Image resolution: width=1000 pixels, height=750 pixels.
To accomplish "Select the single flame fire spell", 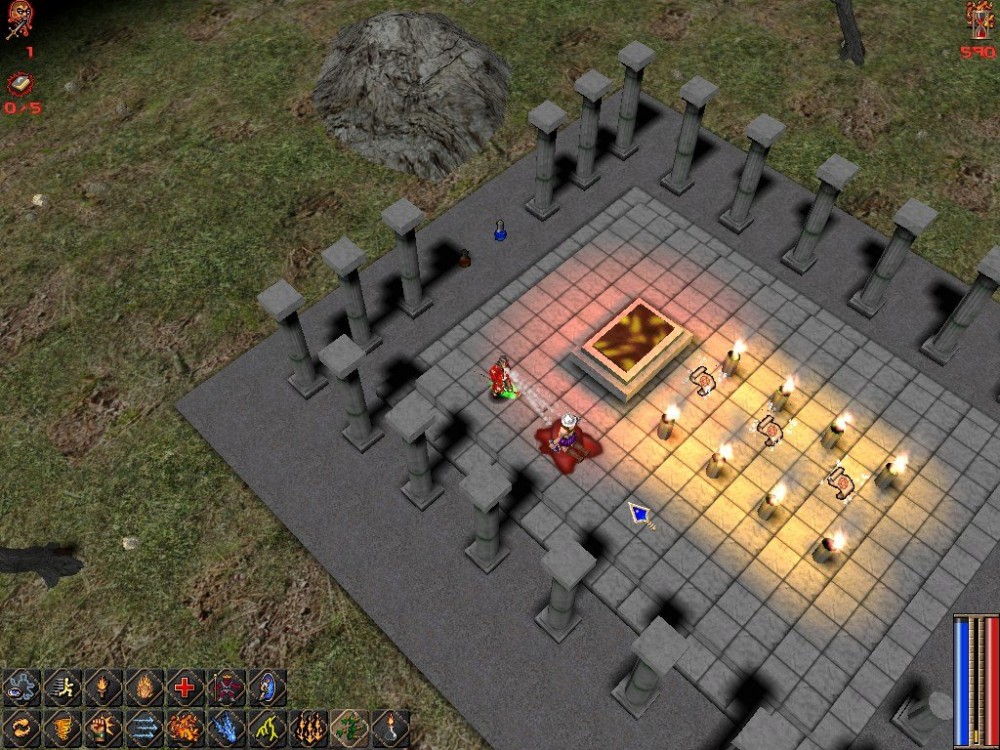I will [x=144, y=688].
